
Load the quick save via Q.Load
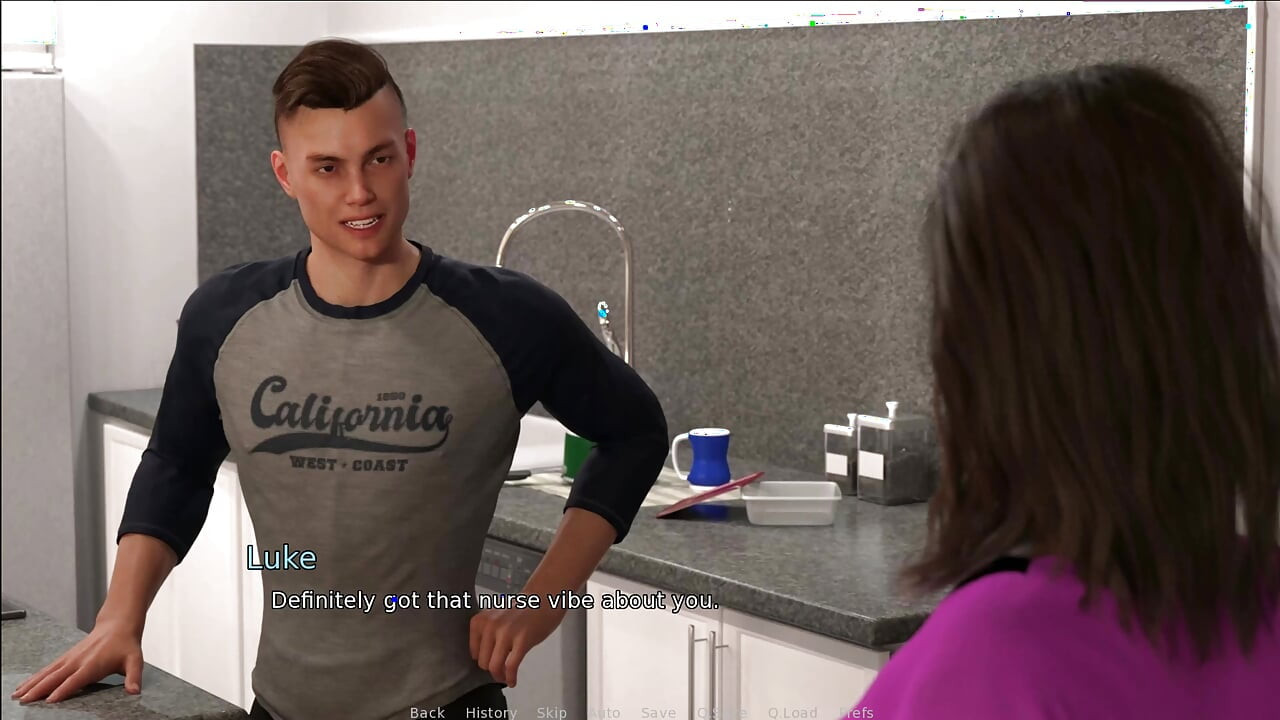[792, 712]
